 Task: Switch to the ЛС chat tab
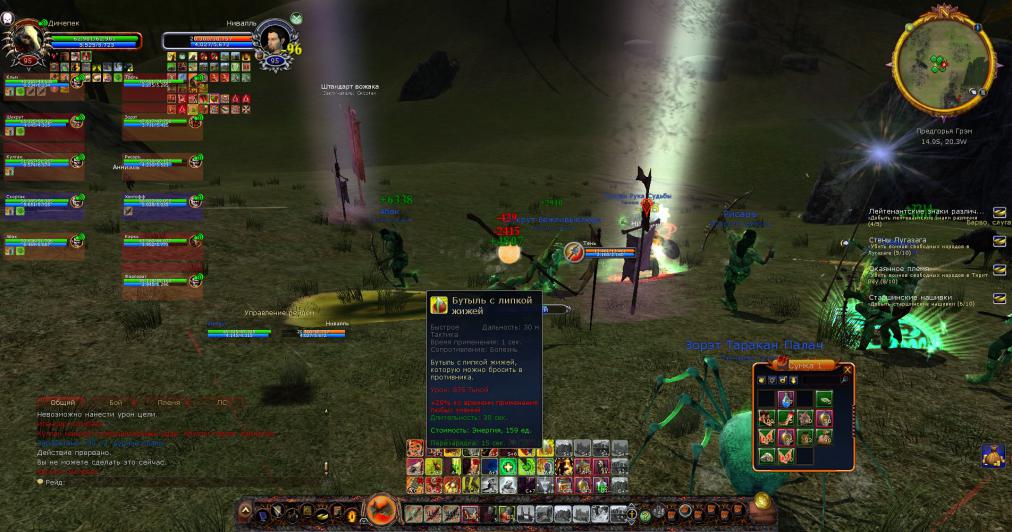tap(222, 401)
